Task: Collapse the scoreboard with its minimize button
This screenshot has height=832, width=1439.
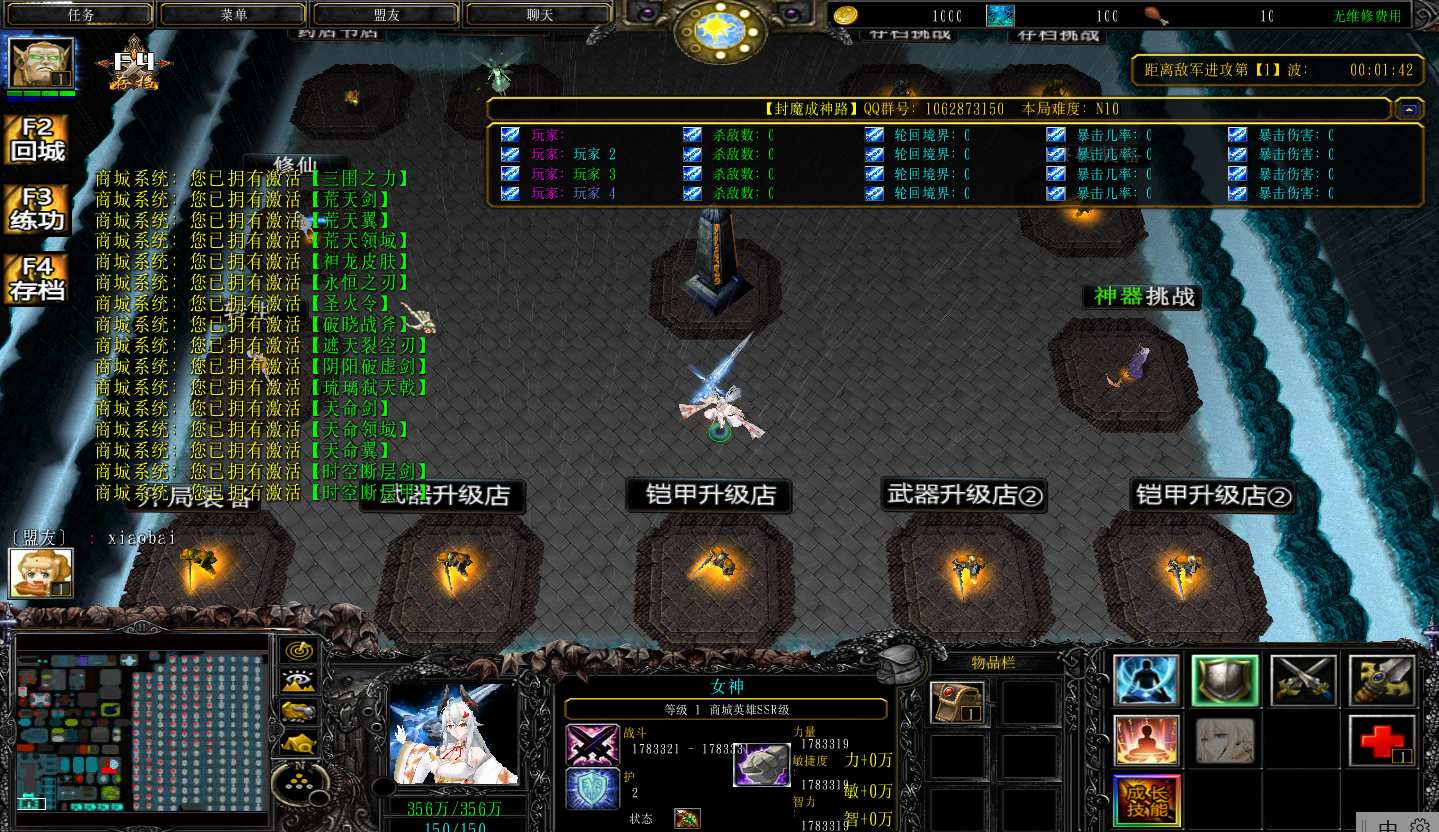Action: click(1410, 107)
